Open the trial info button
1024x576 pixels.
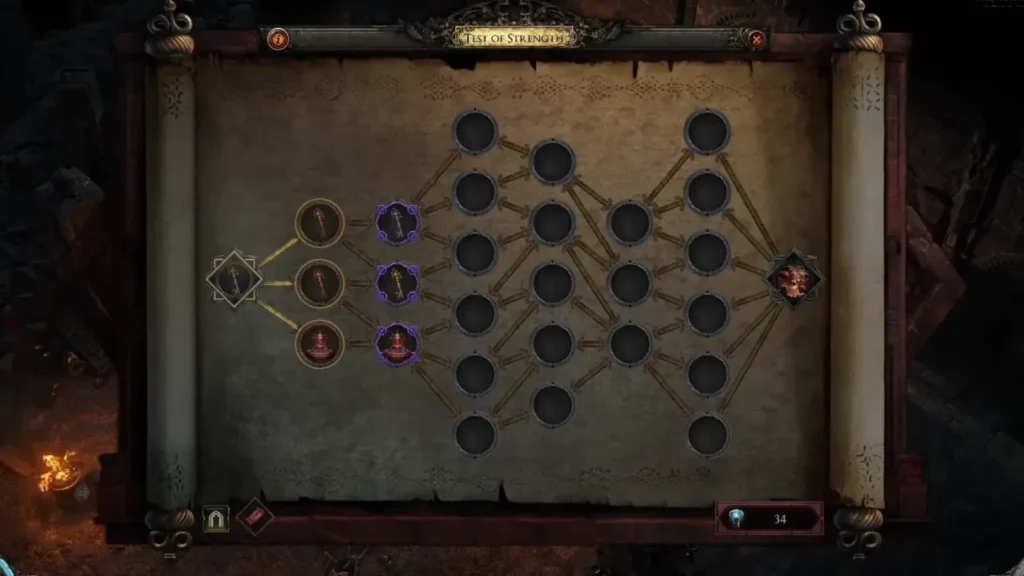(279, 40)
